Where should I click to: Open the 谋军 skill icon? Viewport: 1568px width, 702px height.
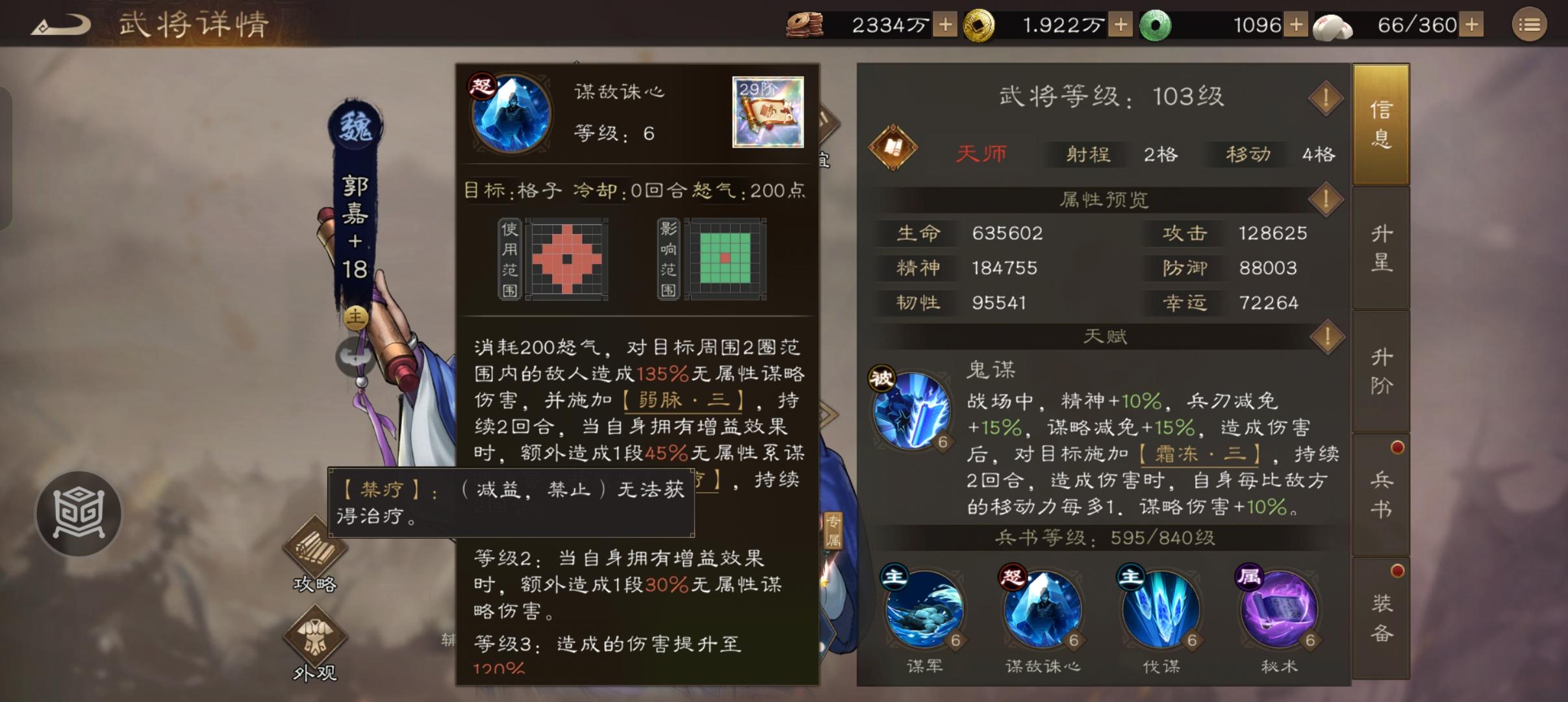[926, 611]
